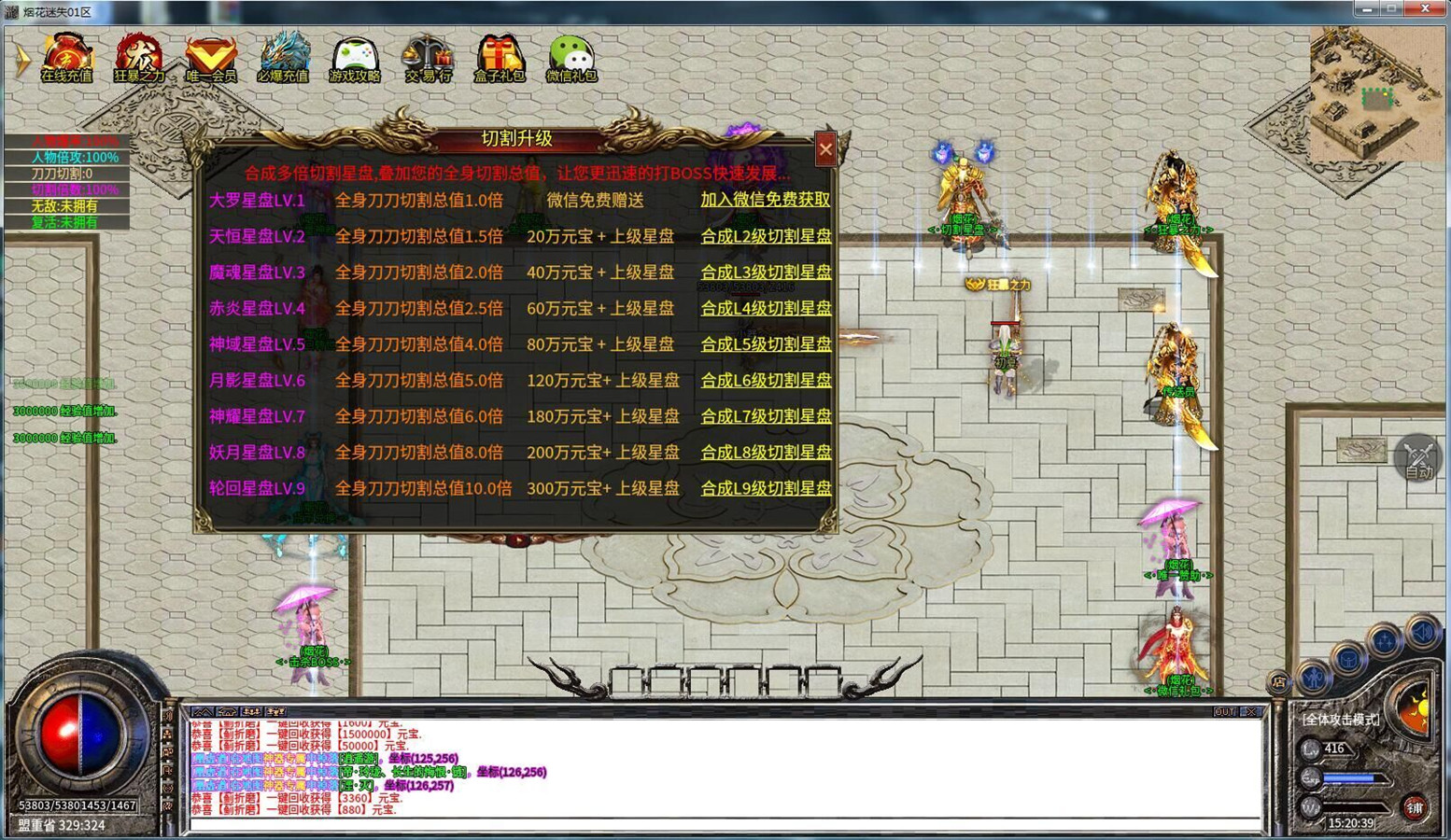Select 合成L7级切割星盘 link
Screen dimensions: 1451x840
[766, 416]
